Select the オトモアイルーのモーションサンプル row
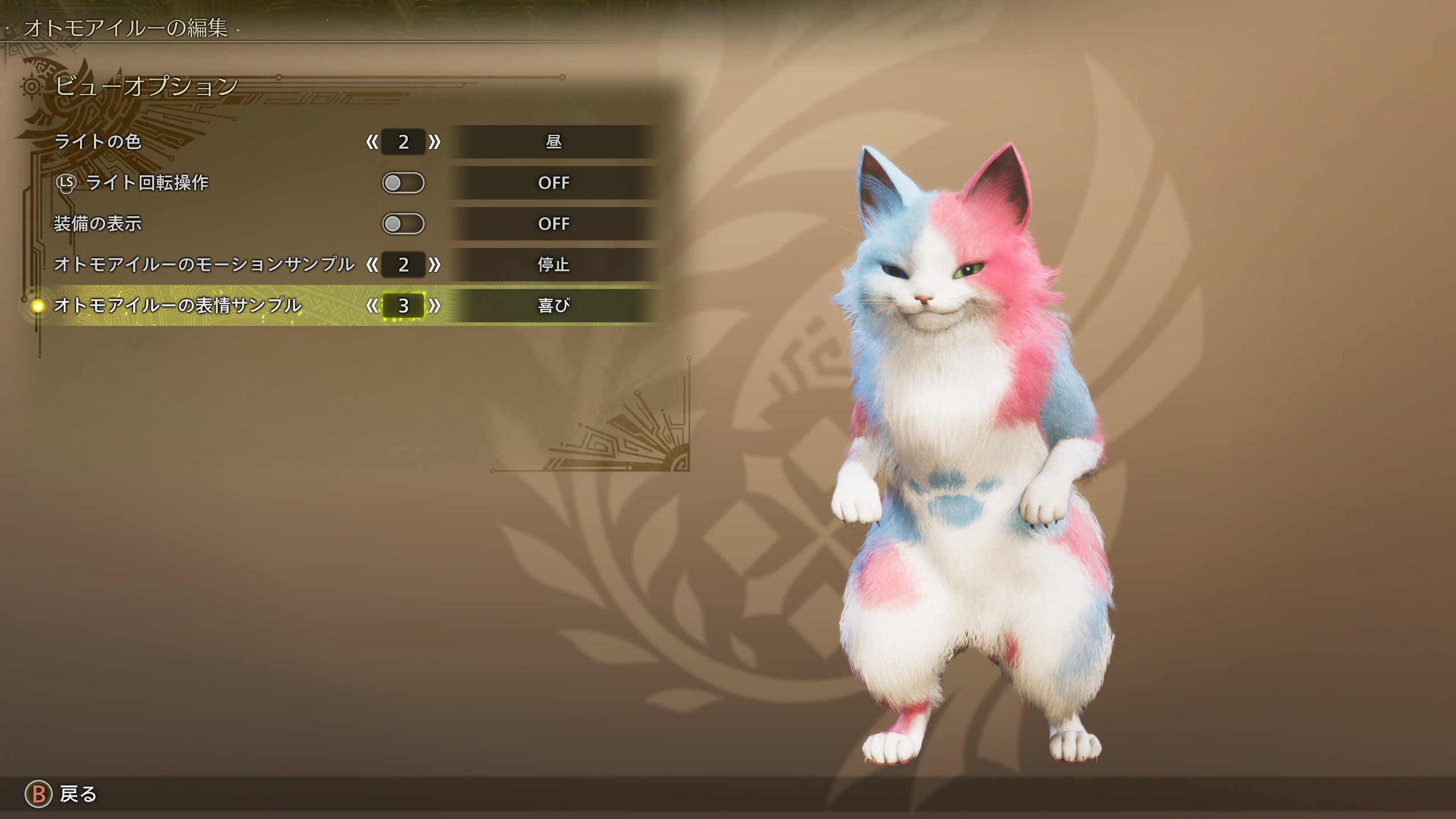 coord(204,264)
